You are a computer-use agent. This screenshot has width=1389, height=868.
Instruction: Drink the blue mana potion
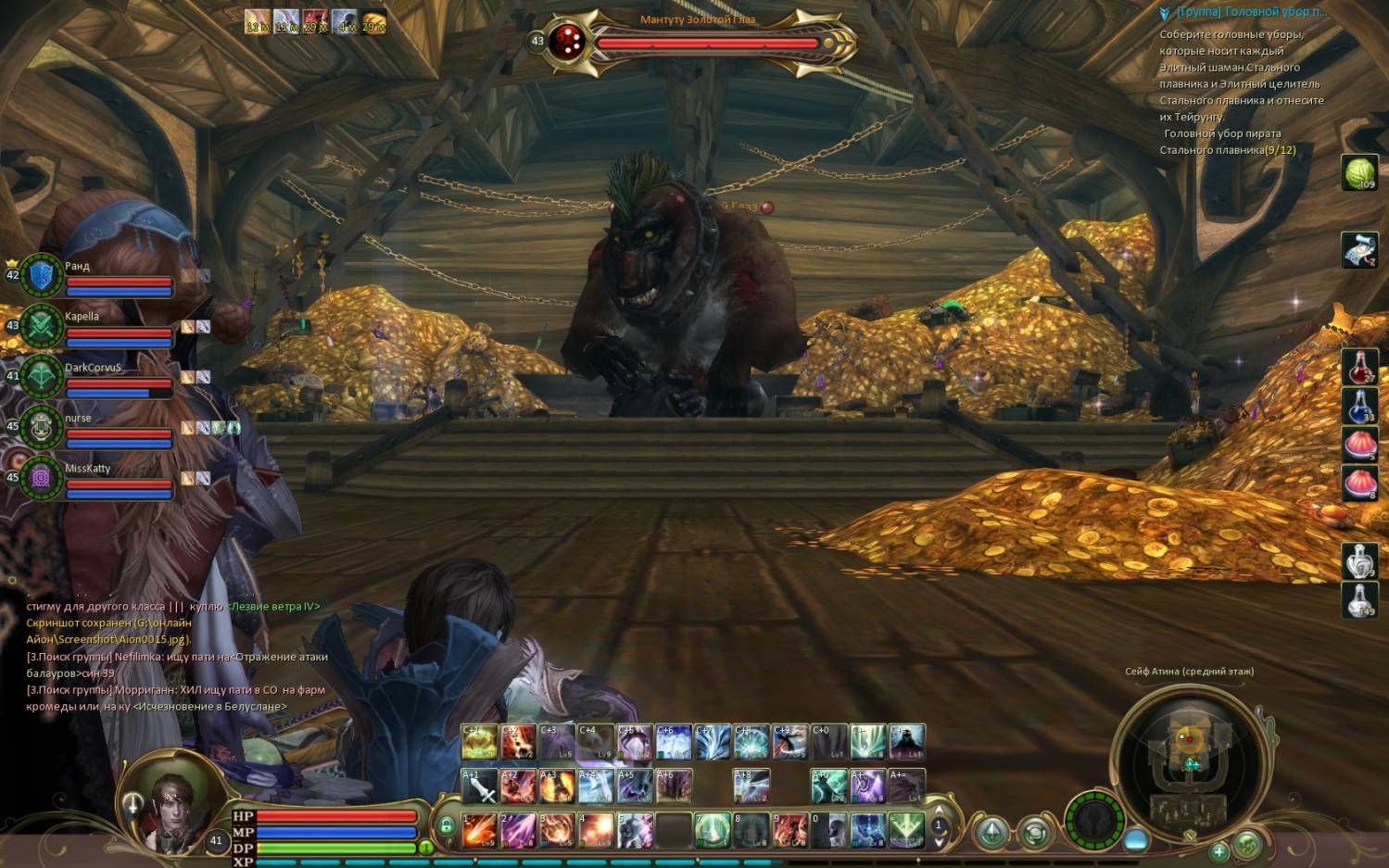click(x=1359, y=406)
